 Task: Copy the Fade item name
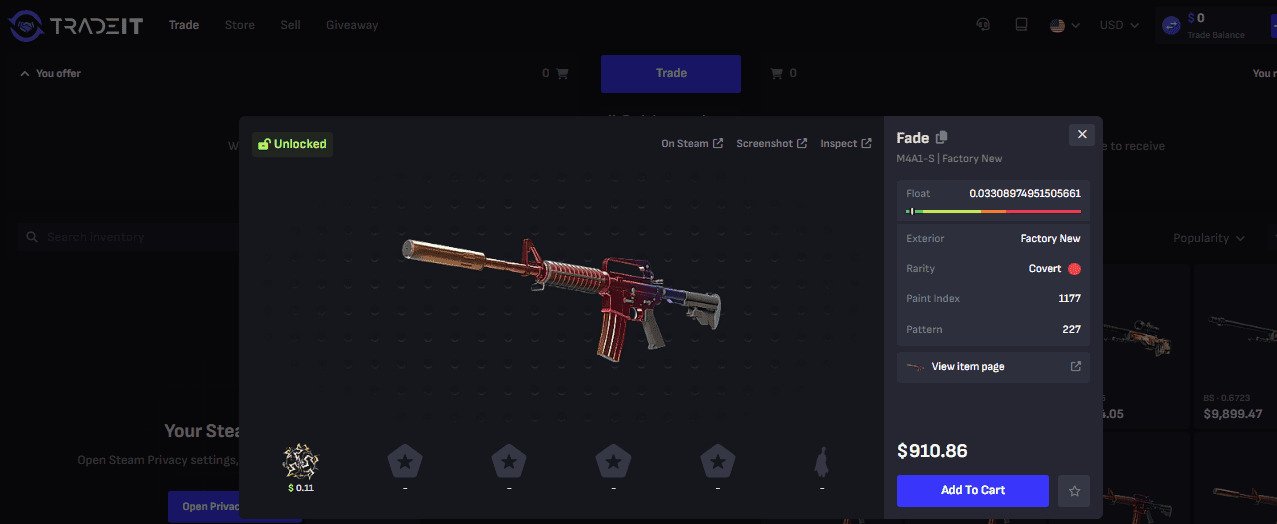(941, 137)
